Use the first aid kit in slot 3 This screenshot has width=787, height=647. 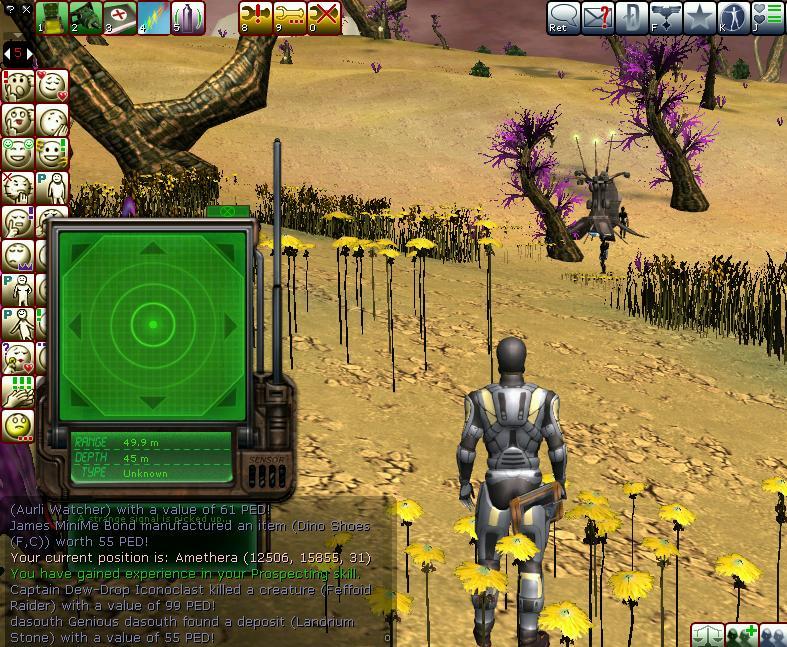(x=120, y=17)
